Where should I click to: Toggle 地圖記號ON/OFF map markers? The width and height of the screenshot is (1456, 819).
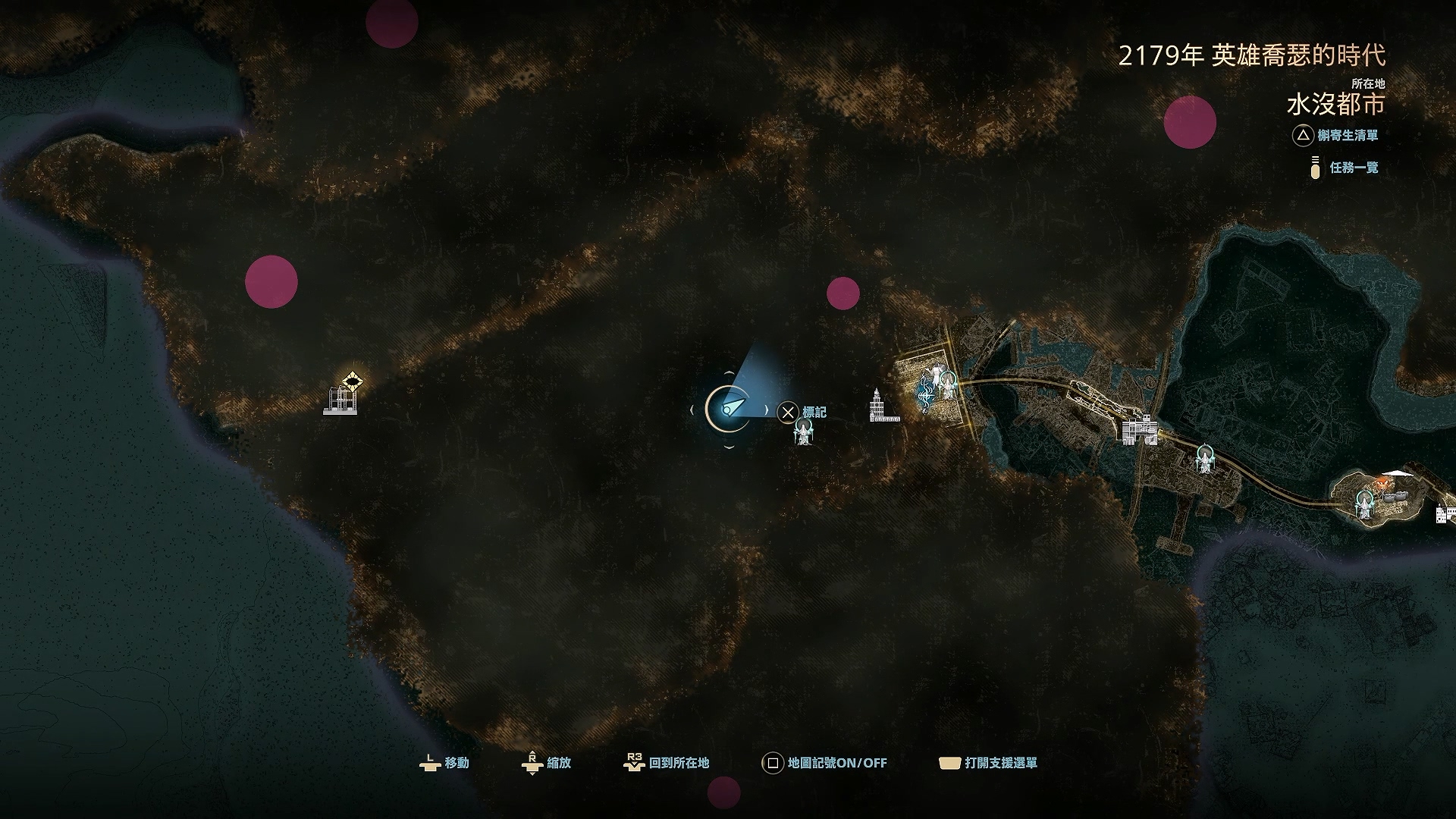(x=824, y=763)
